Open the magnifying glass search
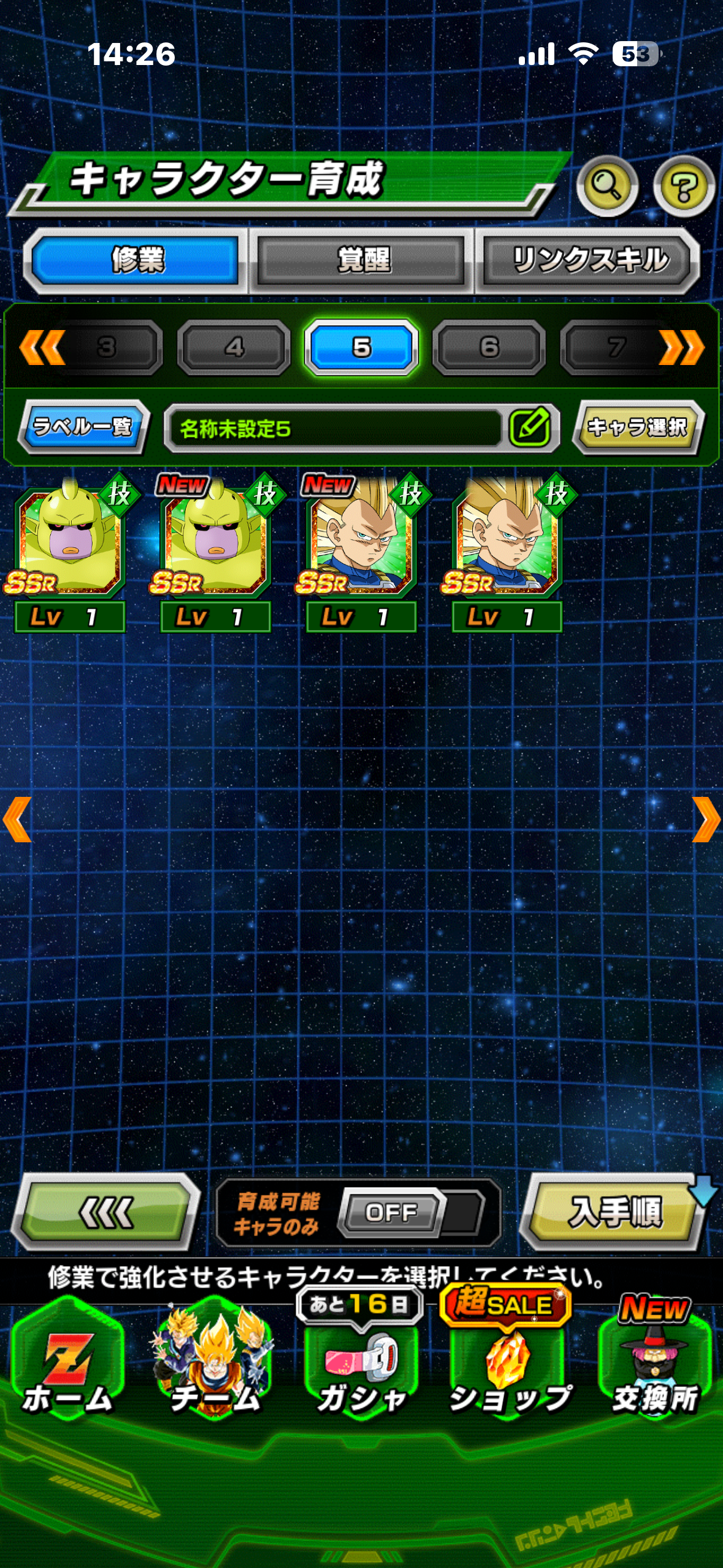 tap(607, 185)
